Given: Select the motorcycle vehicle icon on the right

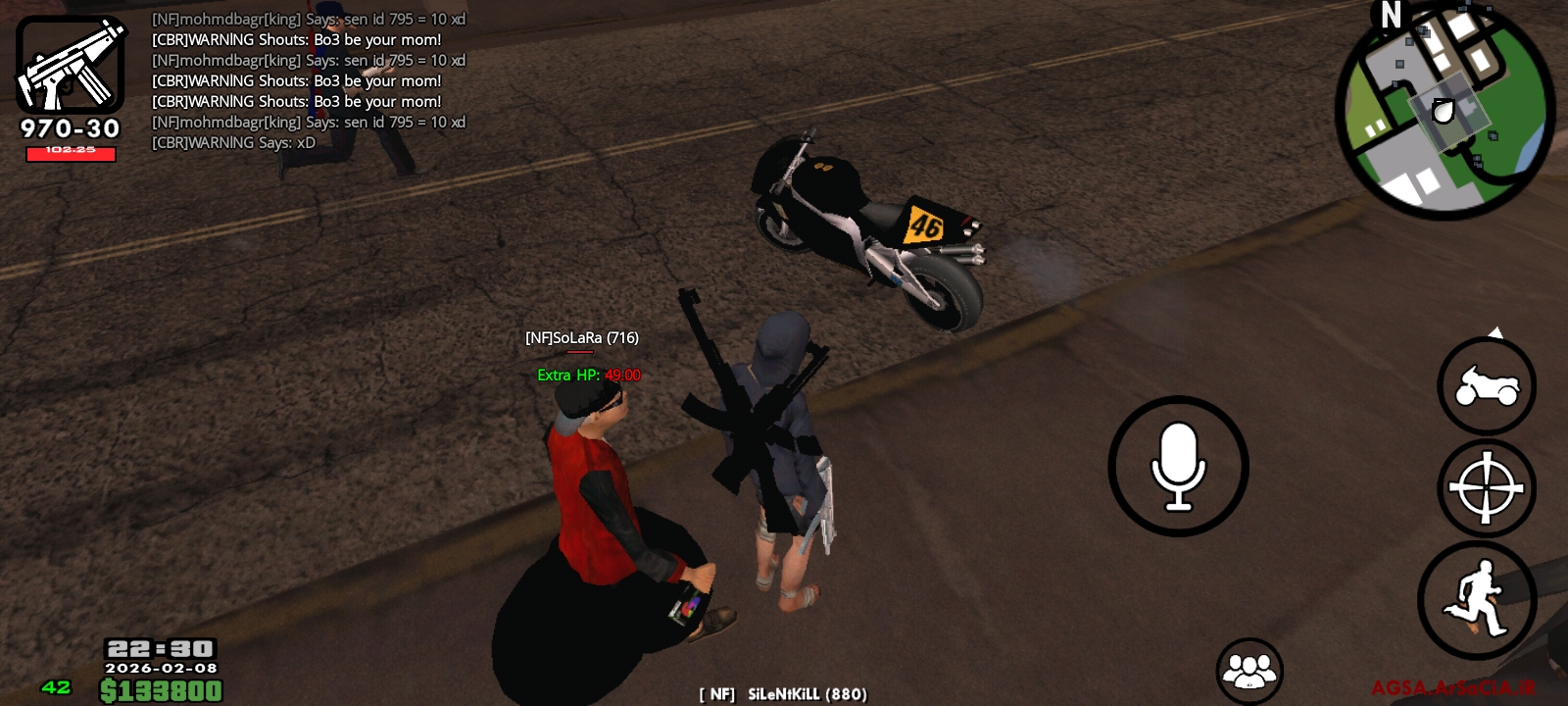Looking at the screenshot, I should [1486, 386].
